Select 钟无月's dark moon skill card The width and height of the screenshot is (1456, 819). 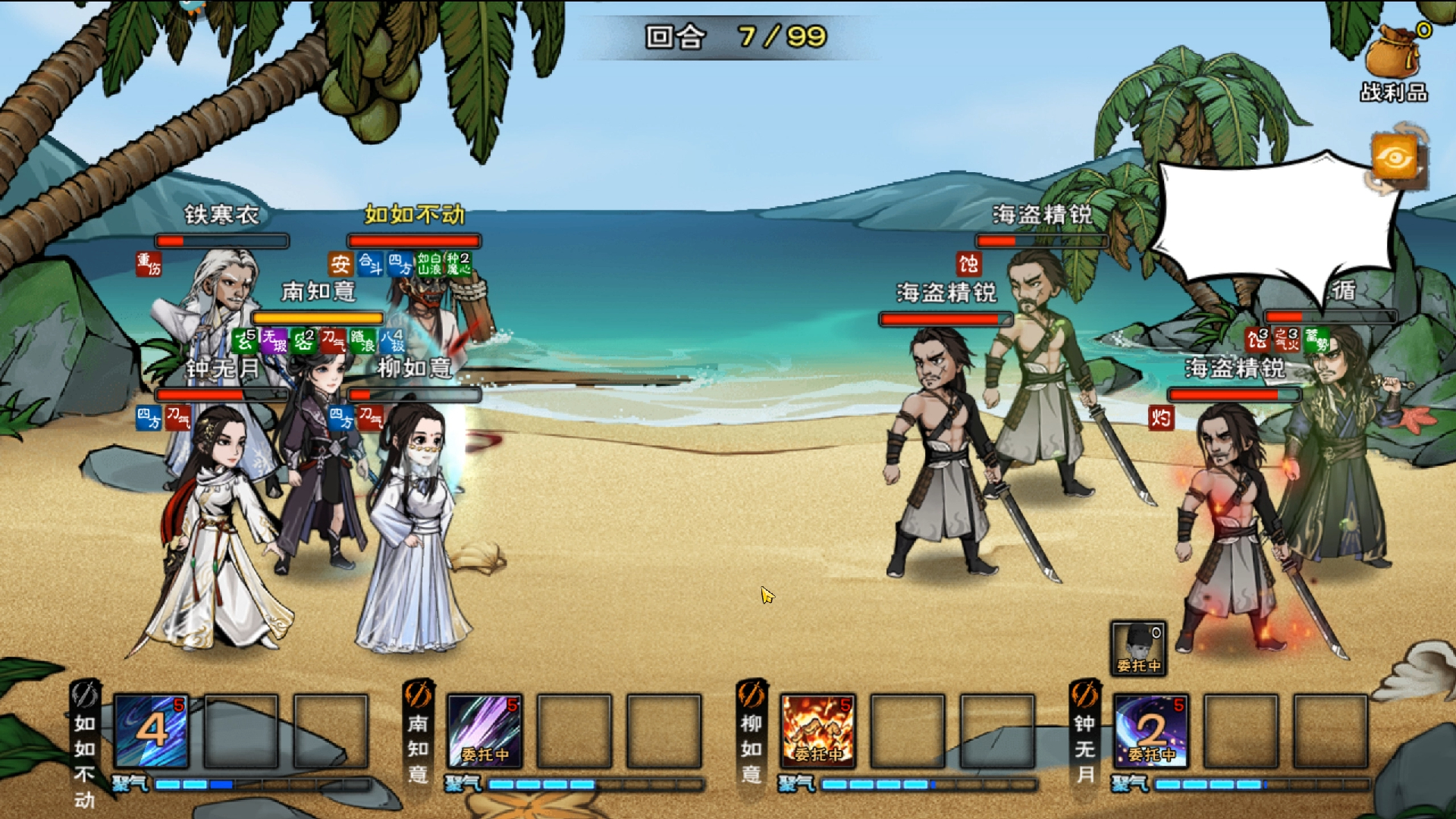click(1150, 731)
